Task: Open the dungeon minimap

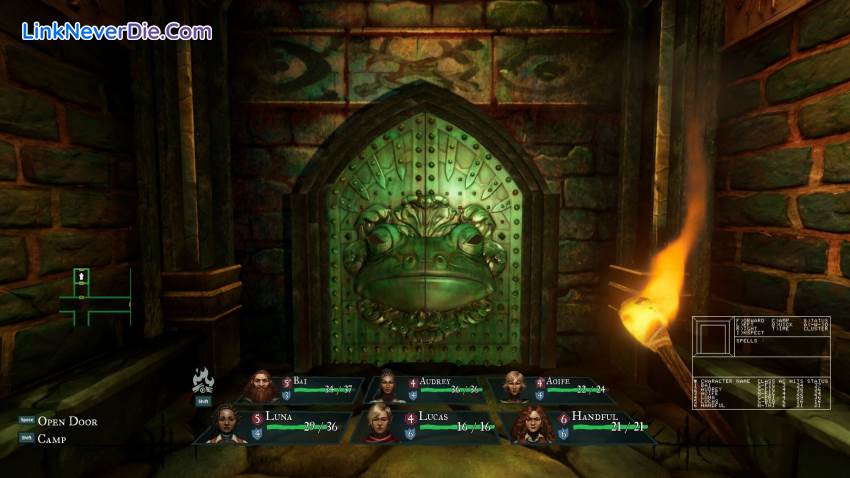Action: tap(93, 298)
